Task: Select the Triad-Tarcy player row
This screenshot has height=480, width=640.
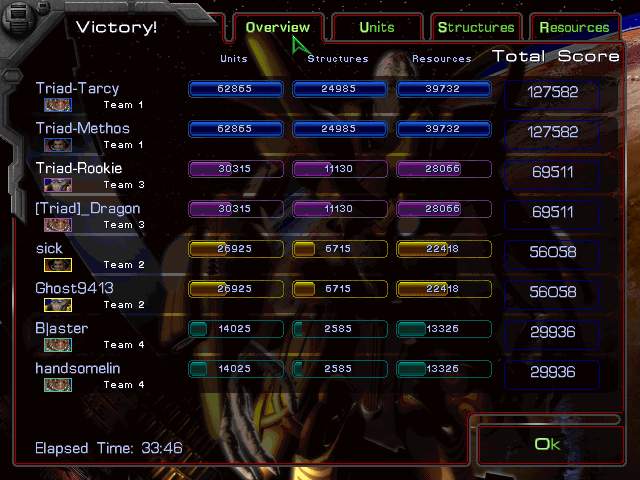Action: 77,89
